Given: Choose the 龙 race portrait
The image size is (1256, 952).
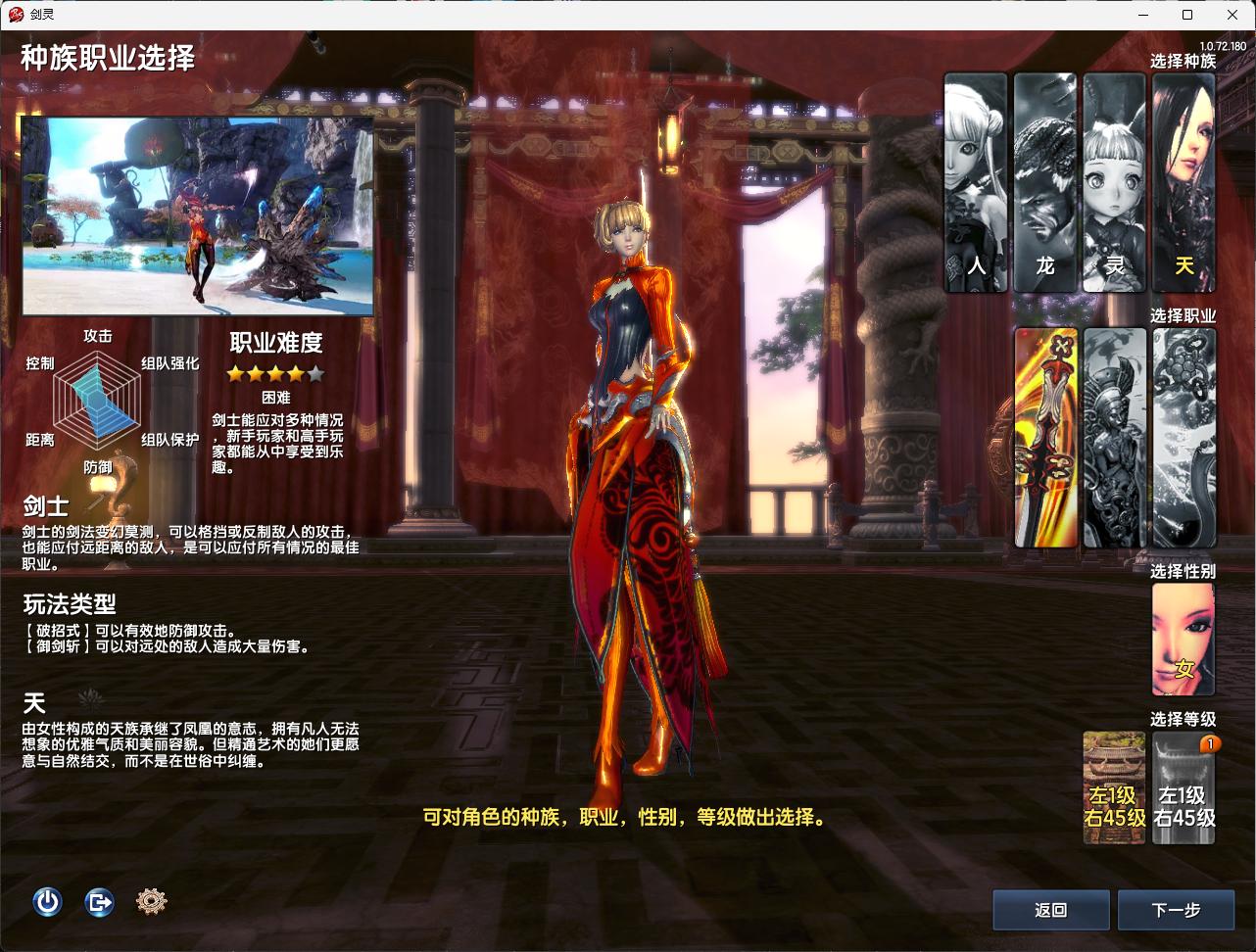Looking at the screenshot, I should tap(1044, 183).
